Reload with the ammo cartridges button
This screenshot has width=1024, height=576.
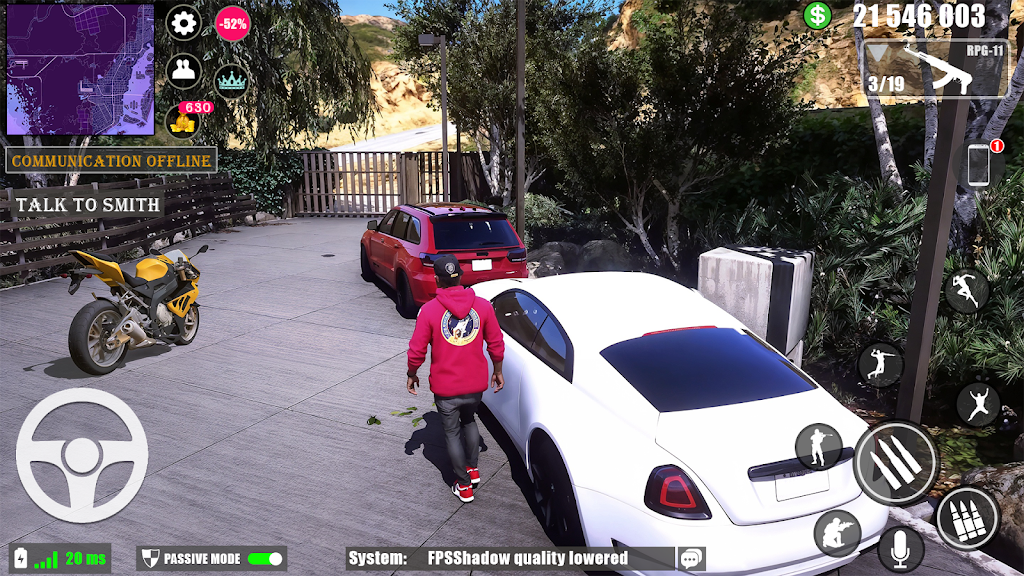pos(967,518)
